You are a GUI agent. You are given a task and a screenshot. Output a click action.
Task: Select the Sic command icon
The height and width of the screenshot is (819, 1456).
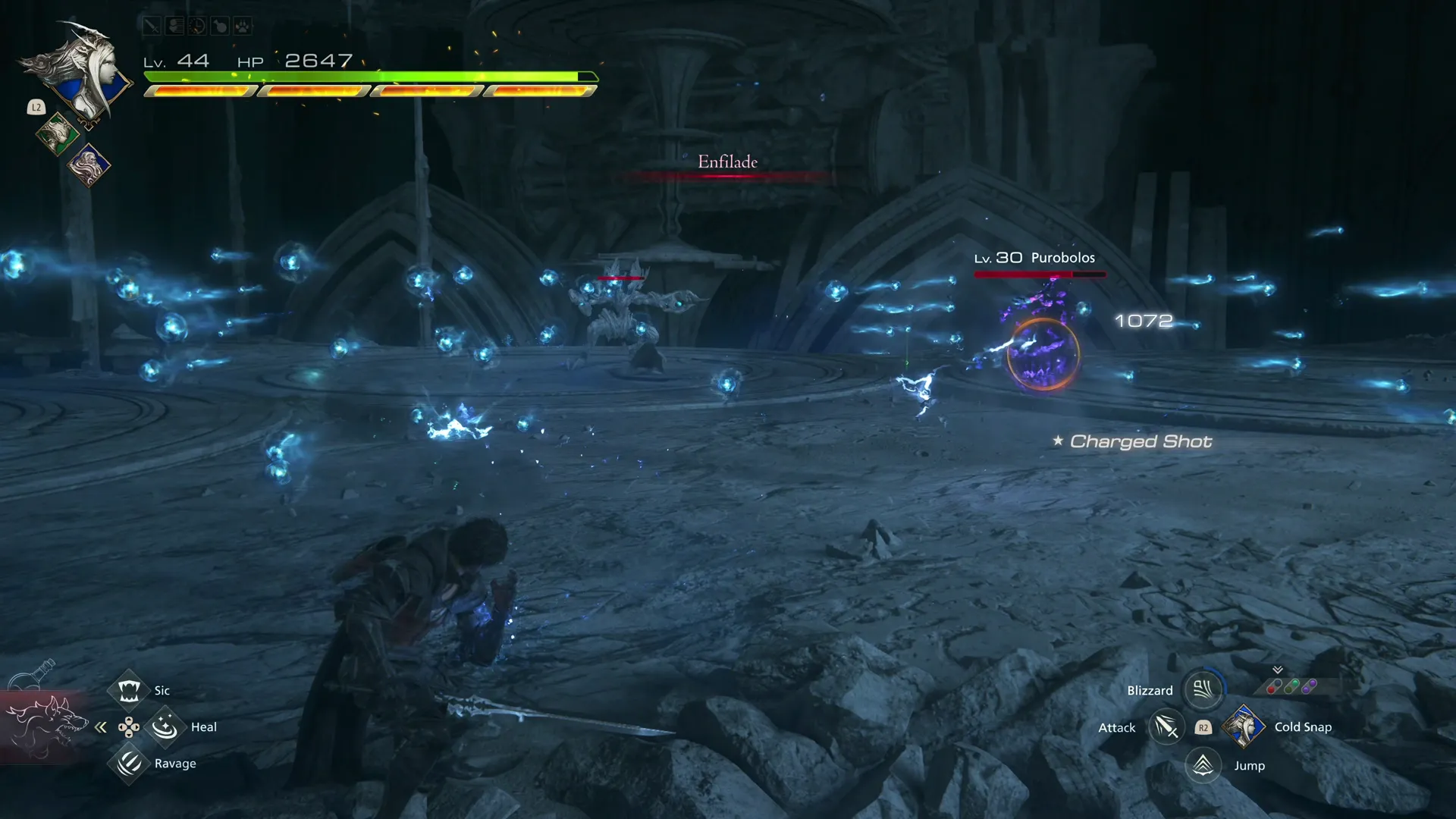click(129, 690)
